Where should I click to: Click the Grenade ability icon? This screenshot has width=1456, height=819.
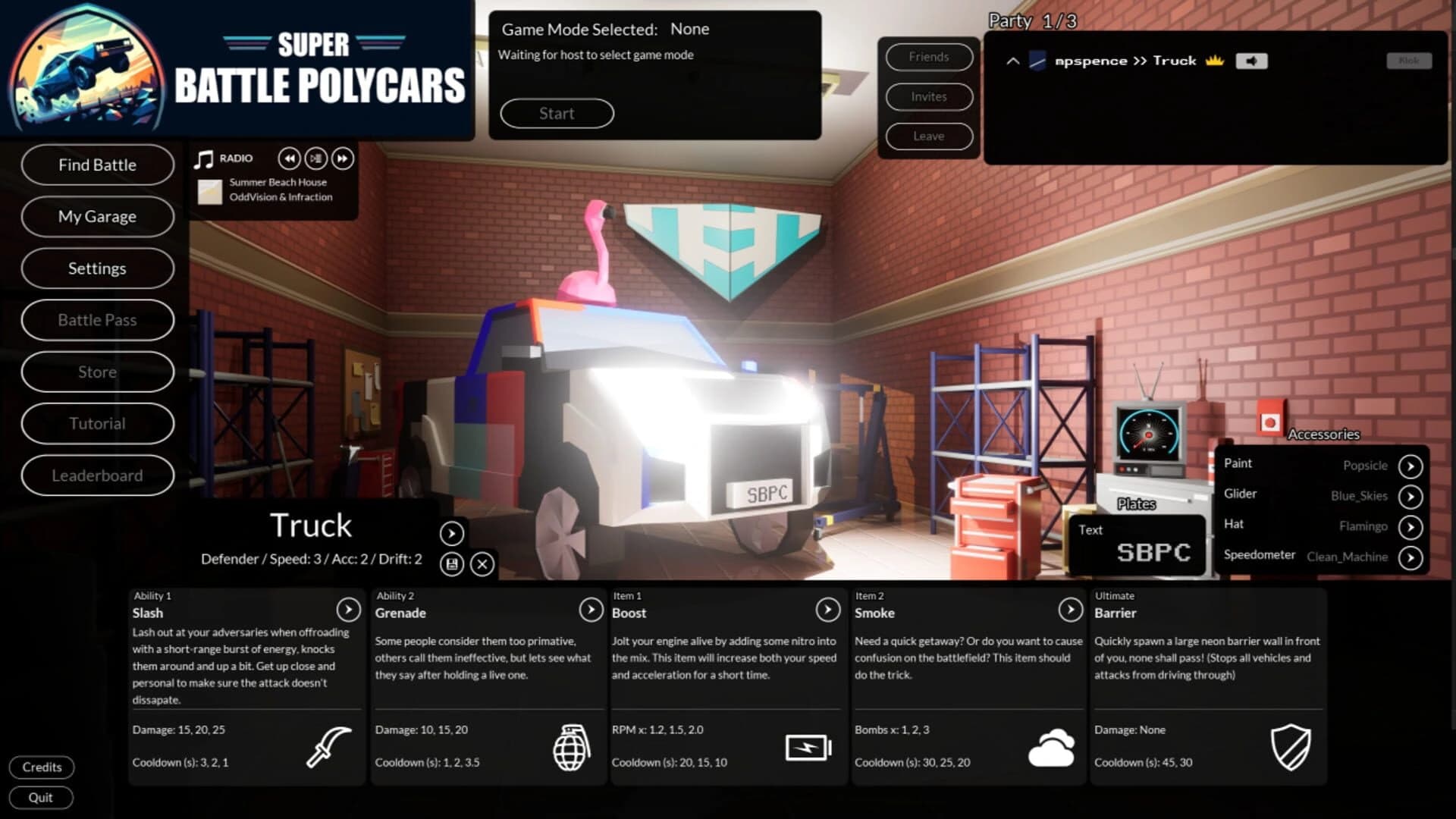click(x=573, y=747)
